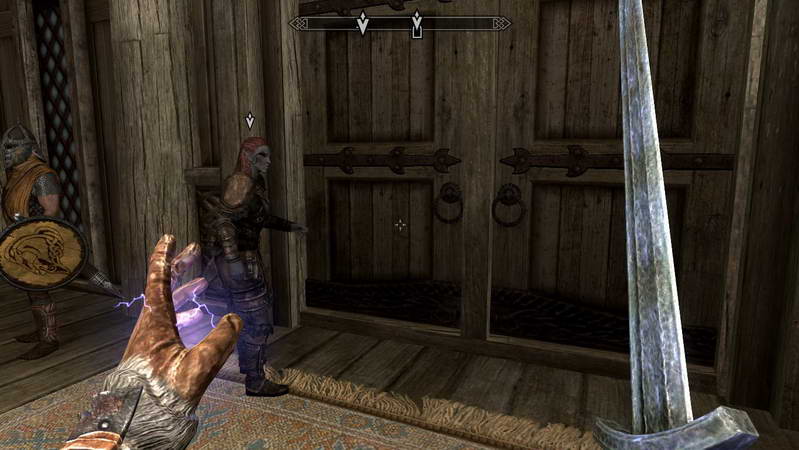Select the compass quest marker without door bracket
799x450 pixels.
(x=363, y=23)
